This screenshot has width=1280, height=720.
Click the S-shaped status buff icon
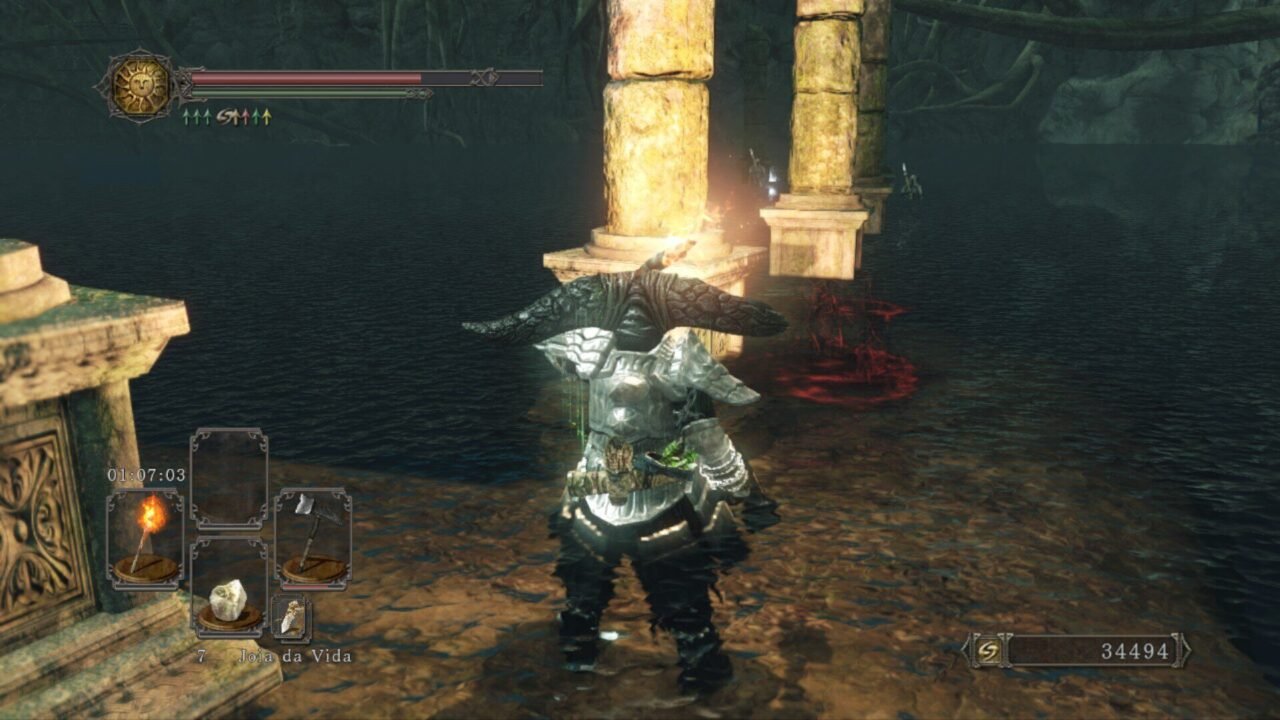tap(226, 117)
